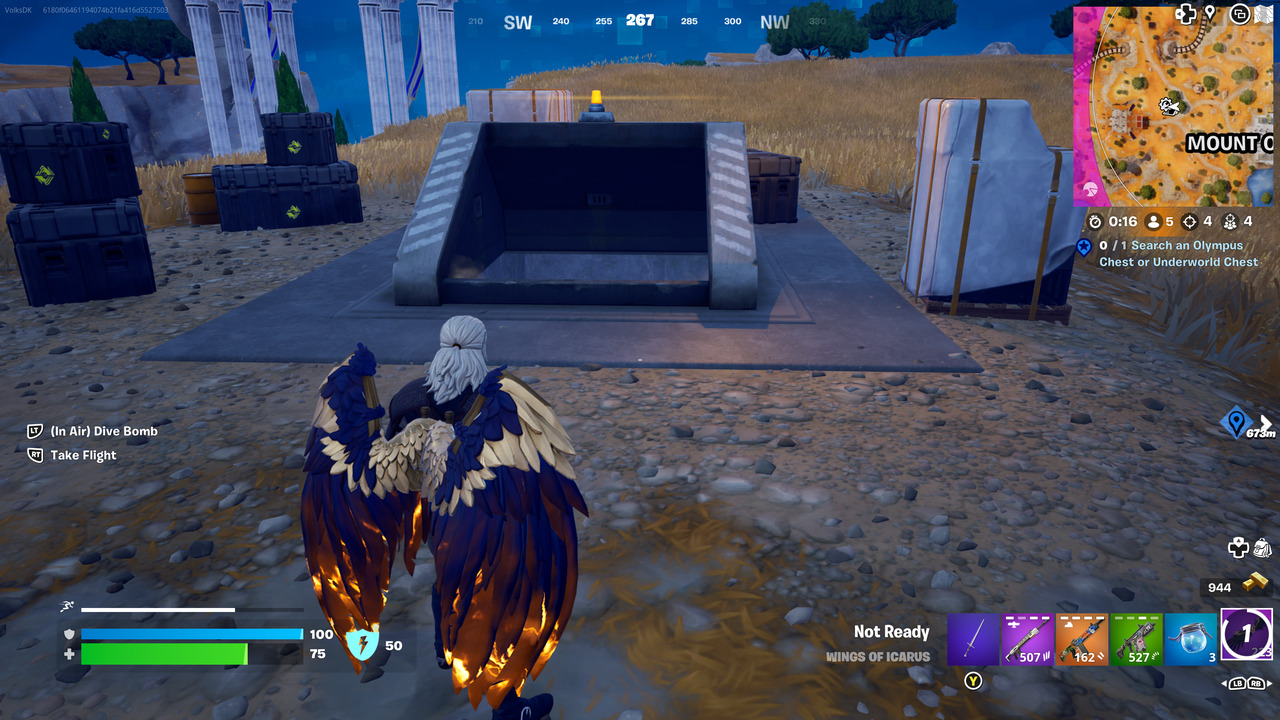Select the green SMG with 527 ammo
Image resolution: width=1280 pixels, height=720 pixels.
tap(1137, 638)
